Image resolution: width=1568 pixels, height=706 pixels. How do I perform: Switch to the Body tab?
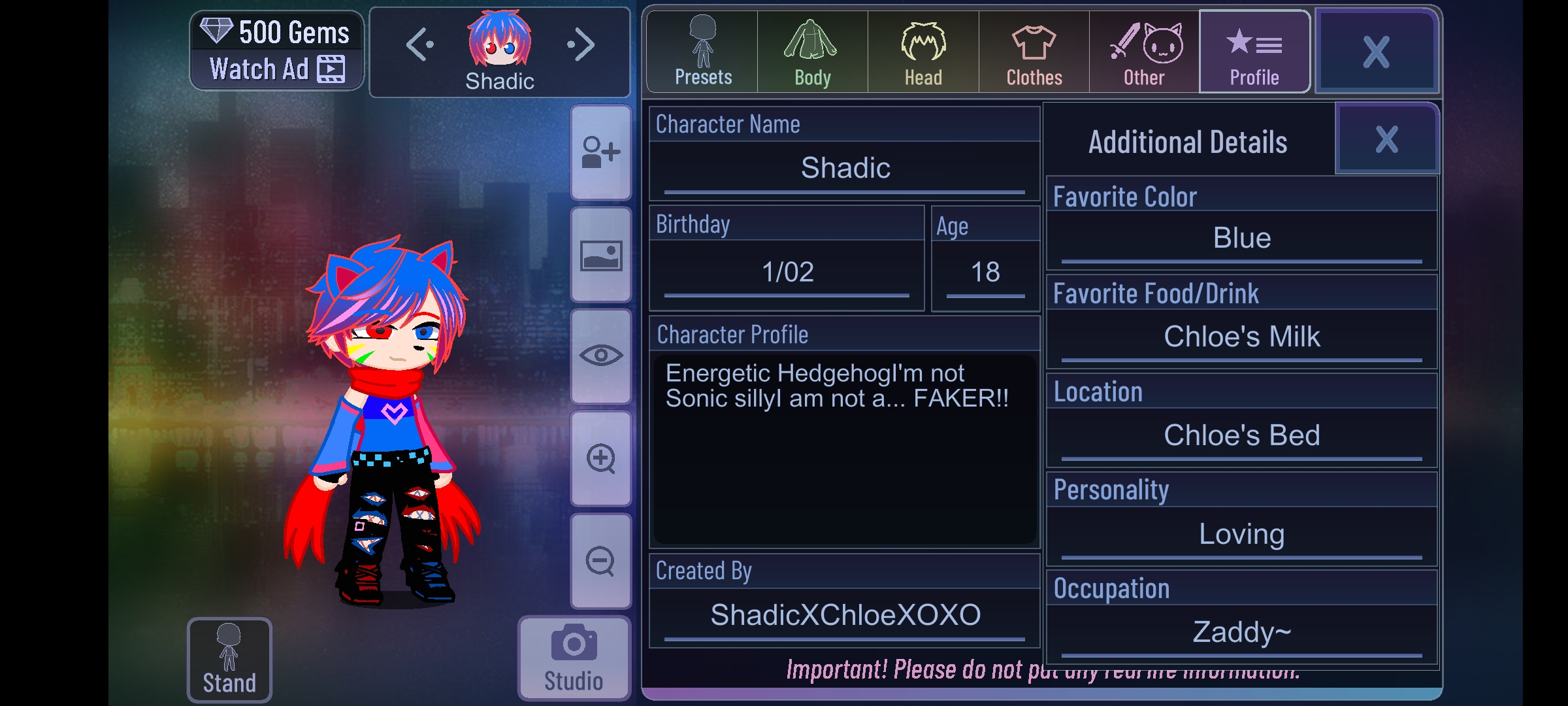(812, 52)
